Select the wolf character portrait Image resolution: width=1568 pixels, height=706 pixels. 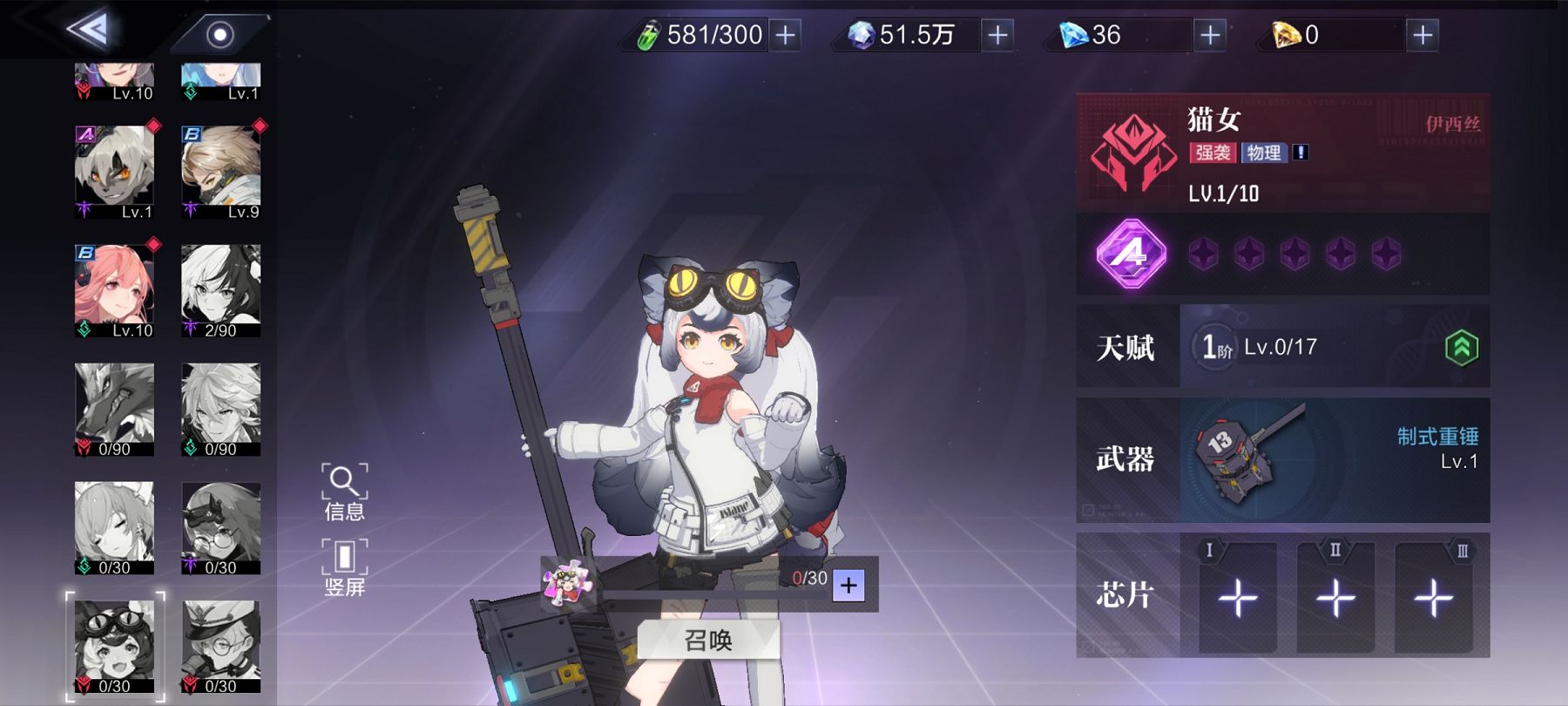(x=114, y=409)
